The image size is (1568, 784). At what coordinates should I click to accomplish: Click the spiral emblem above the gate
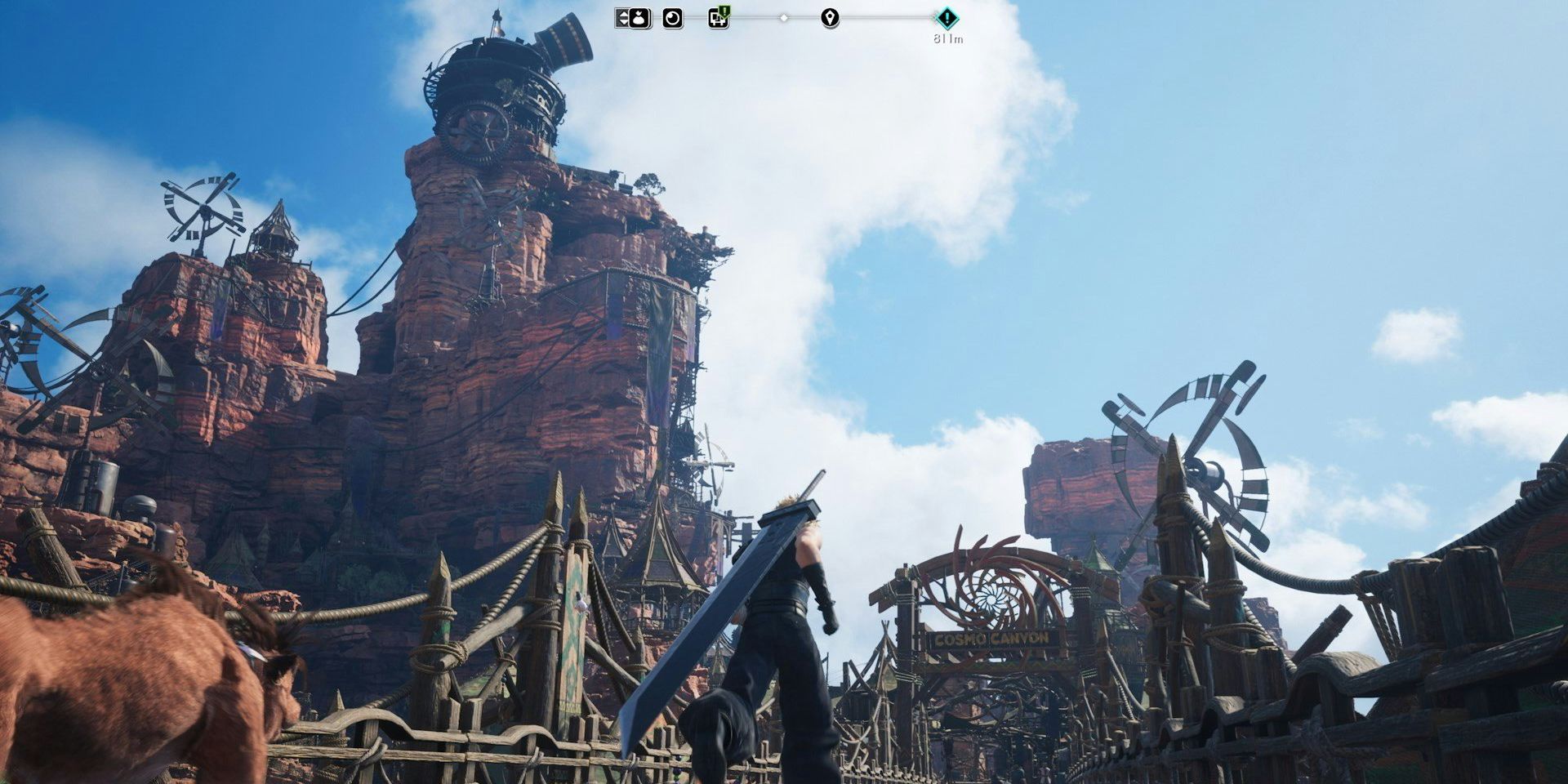point(991,599)
